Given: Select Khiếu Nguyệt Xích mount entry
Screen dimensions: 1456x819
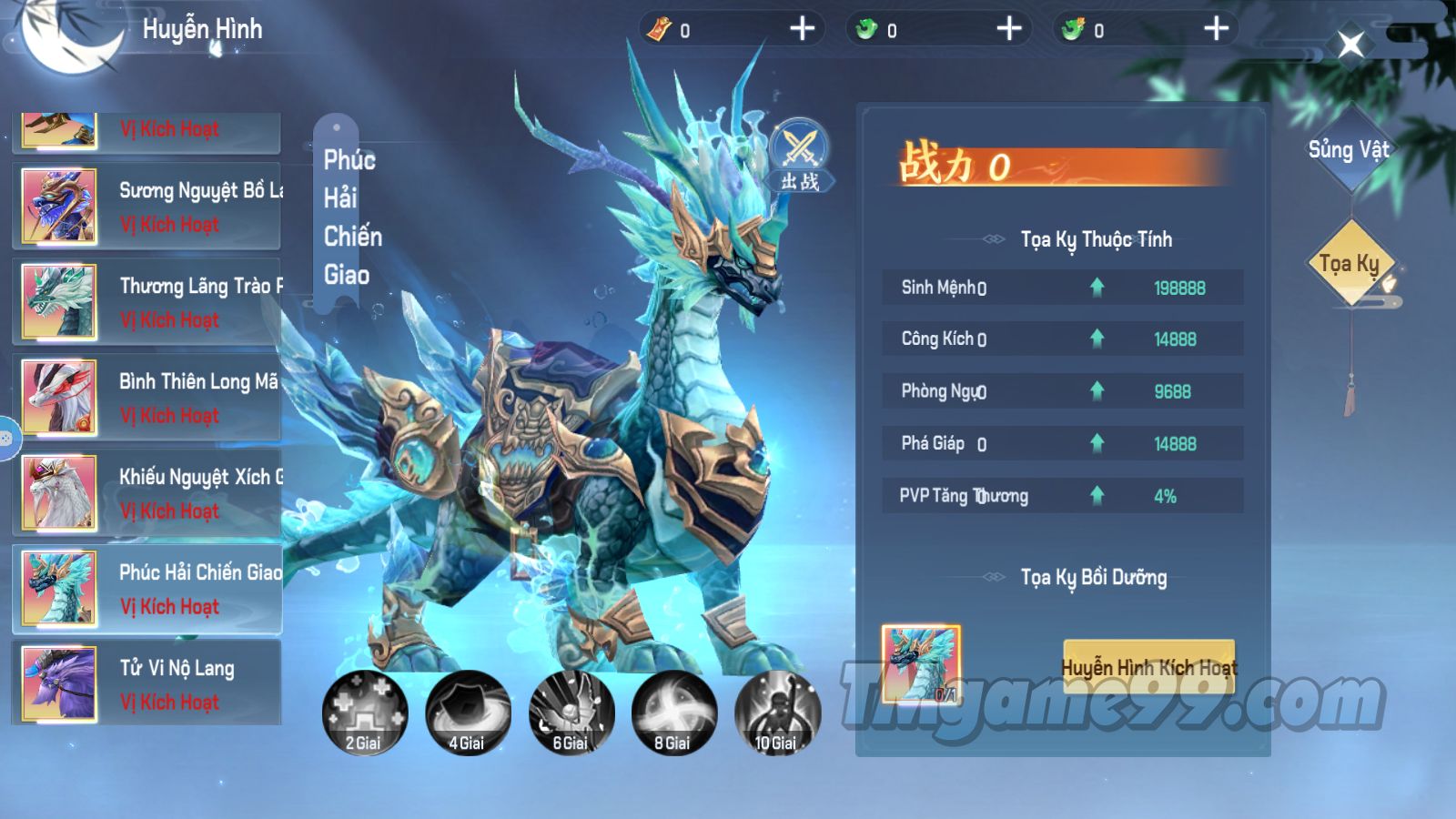Looking at the screenshot, I should (x=147, y=493).
